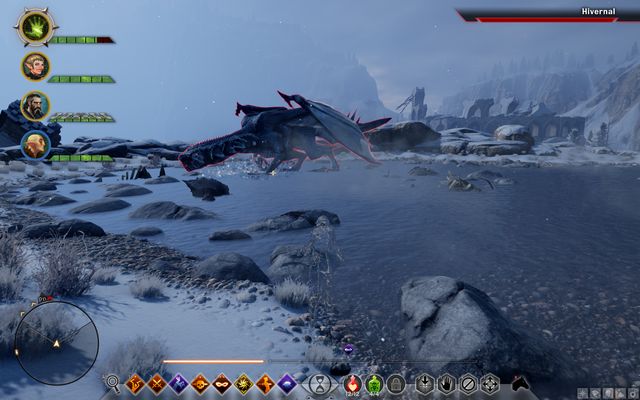Select the blonde elf companion portrait
640x400 pixels.
(35, 67)
